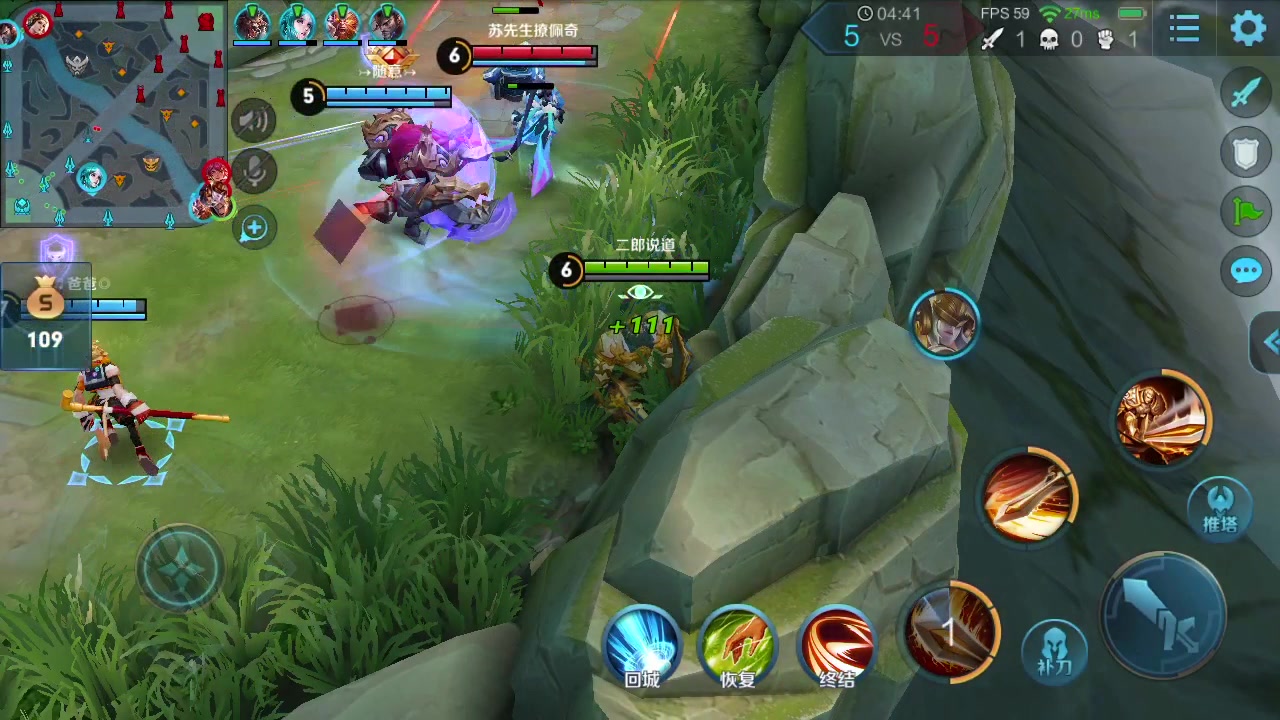Activate the golden warrior ultimate skill

[1162, 418]
